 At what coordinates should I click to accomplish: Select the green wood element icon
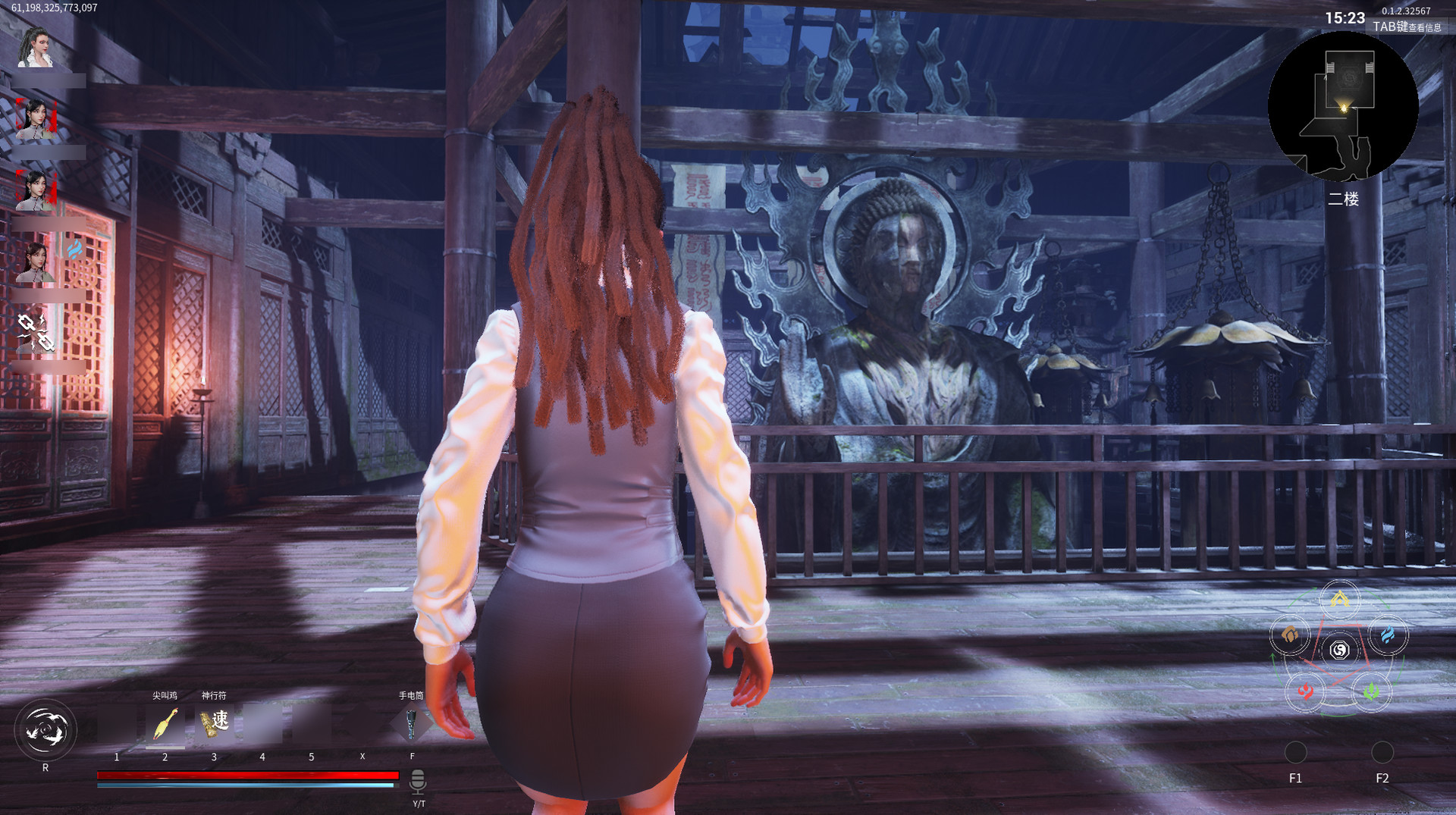(x=1371, y=691)
